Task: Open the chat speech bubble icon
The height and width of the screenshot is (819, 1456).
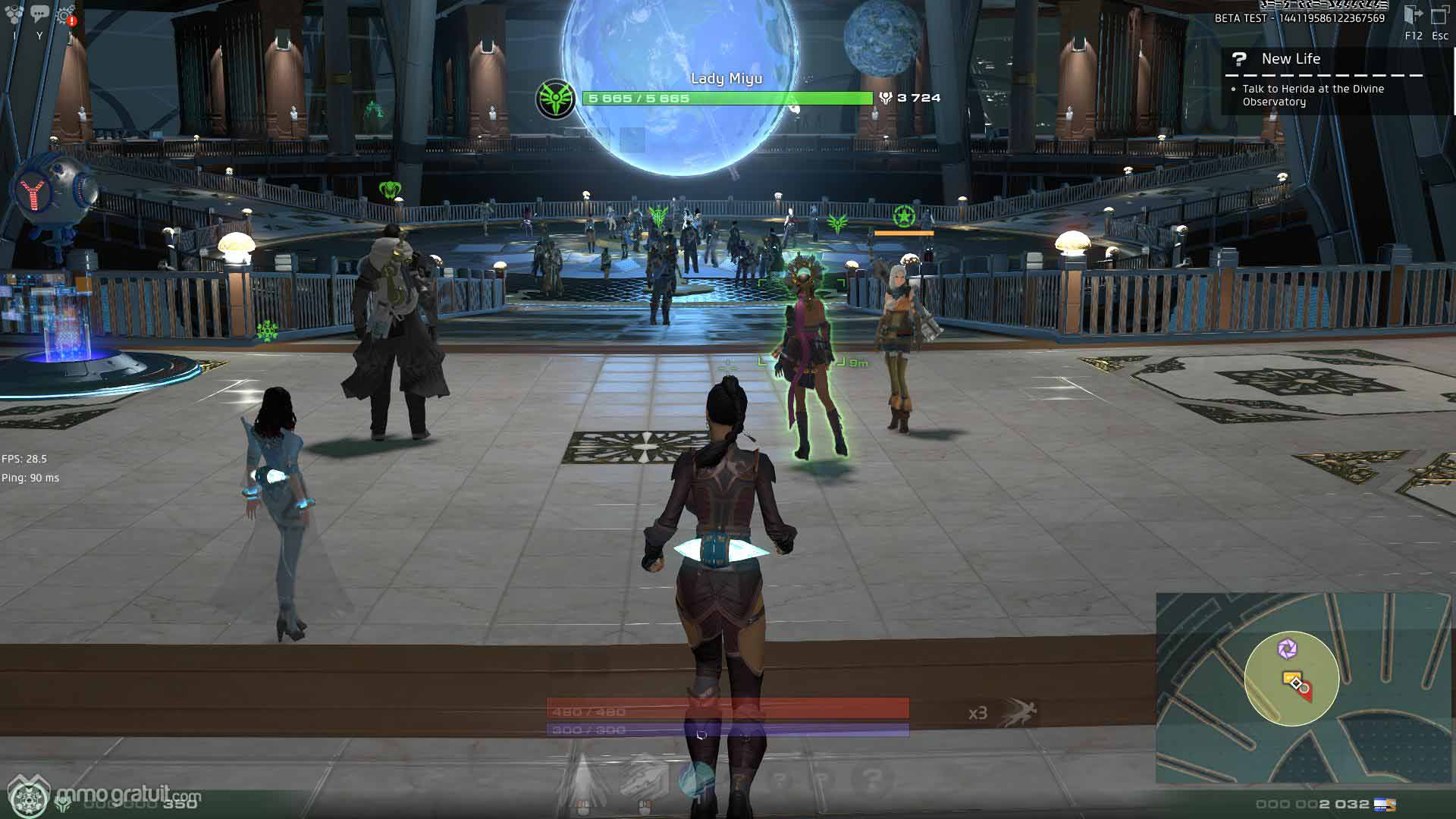Action: 39,13
